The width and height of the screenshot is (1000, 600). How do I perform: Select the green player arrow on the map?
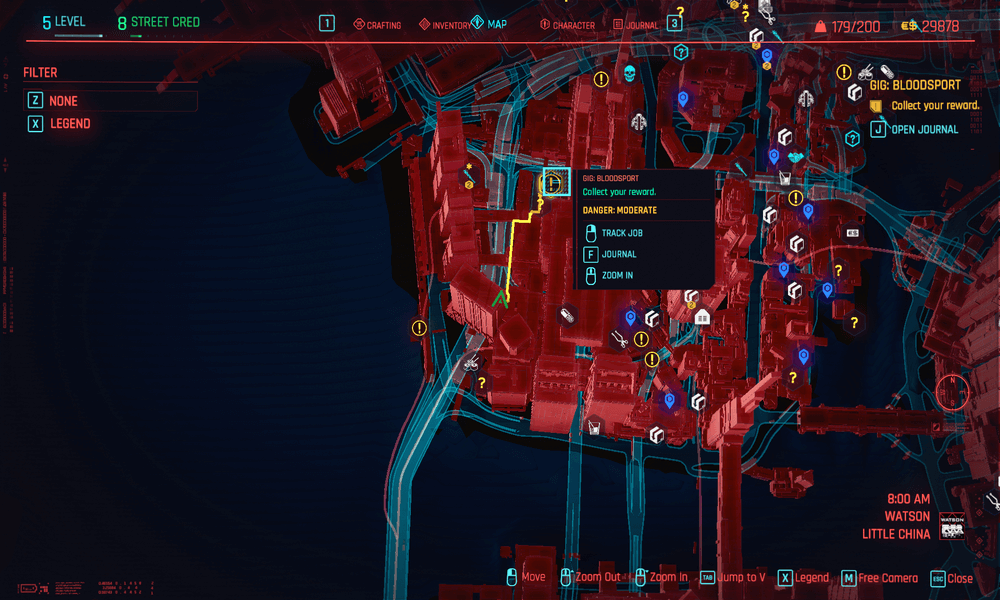(x=499, y=297)
